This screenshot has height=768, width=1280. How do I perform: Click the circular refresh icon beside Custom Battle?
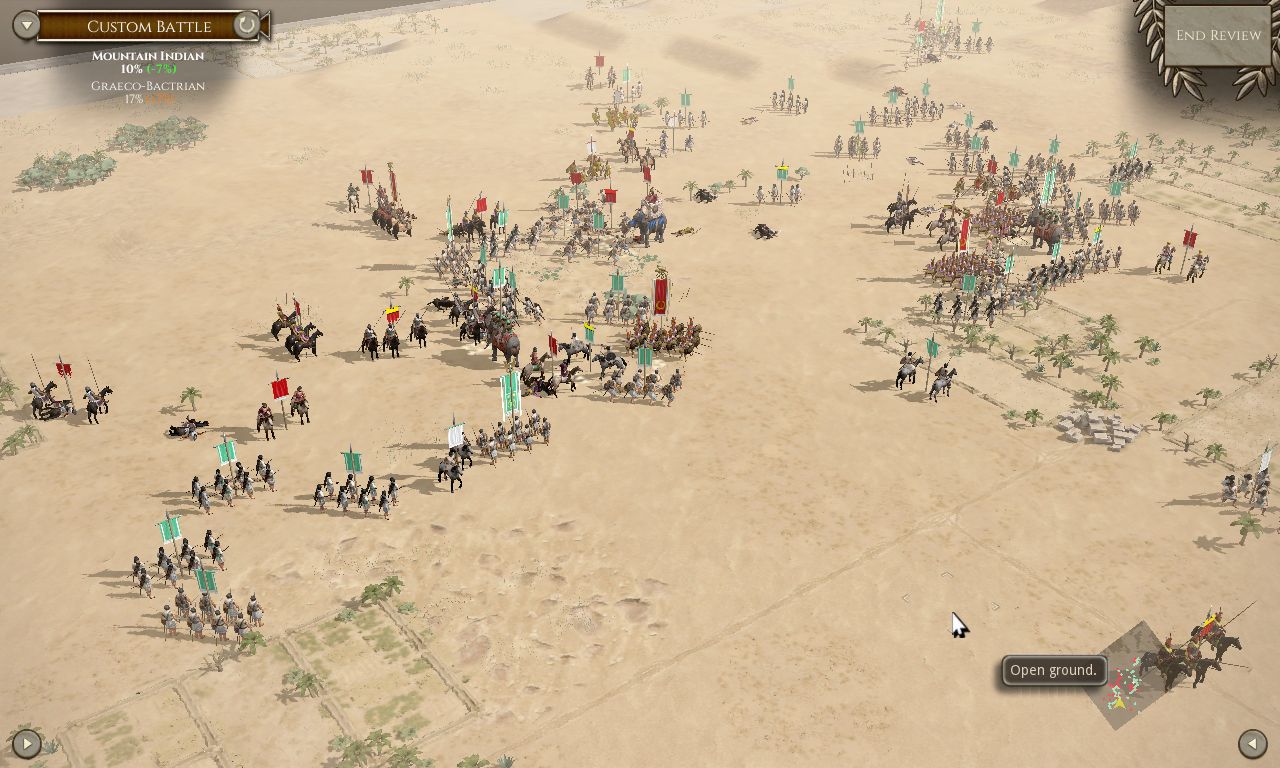[246, 26]
